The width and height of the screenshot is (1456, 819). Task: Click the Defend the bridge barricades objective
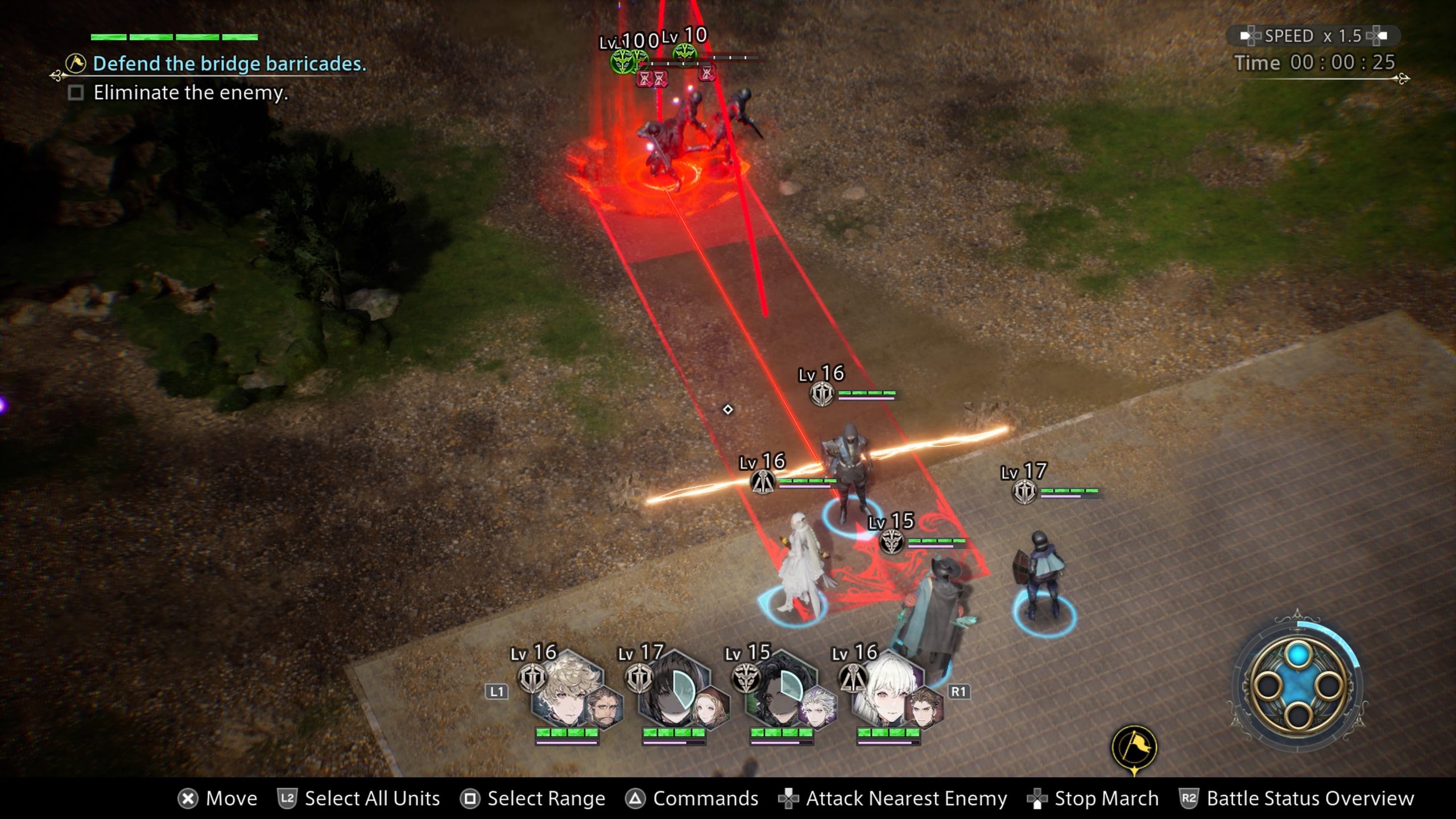pyautogui.click(x=229, y=64)
